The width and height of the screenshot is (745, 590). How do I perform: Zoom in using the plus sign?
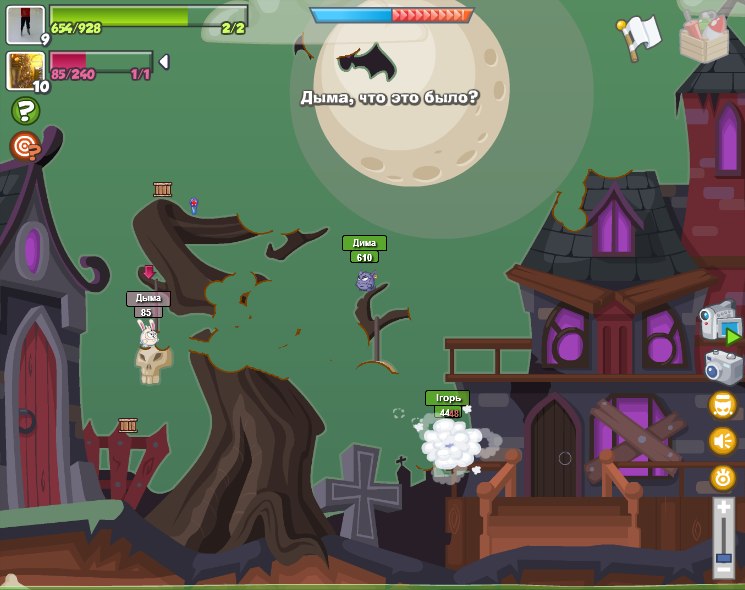point(723,508)
